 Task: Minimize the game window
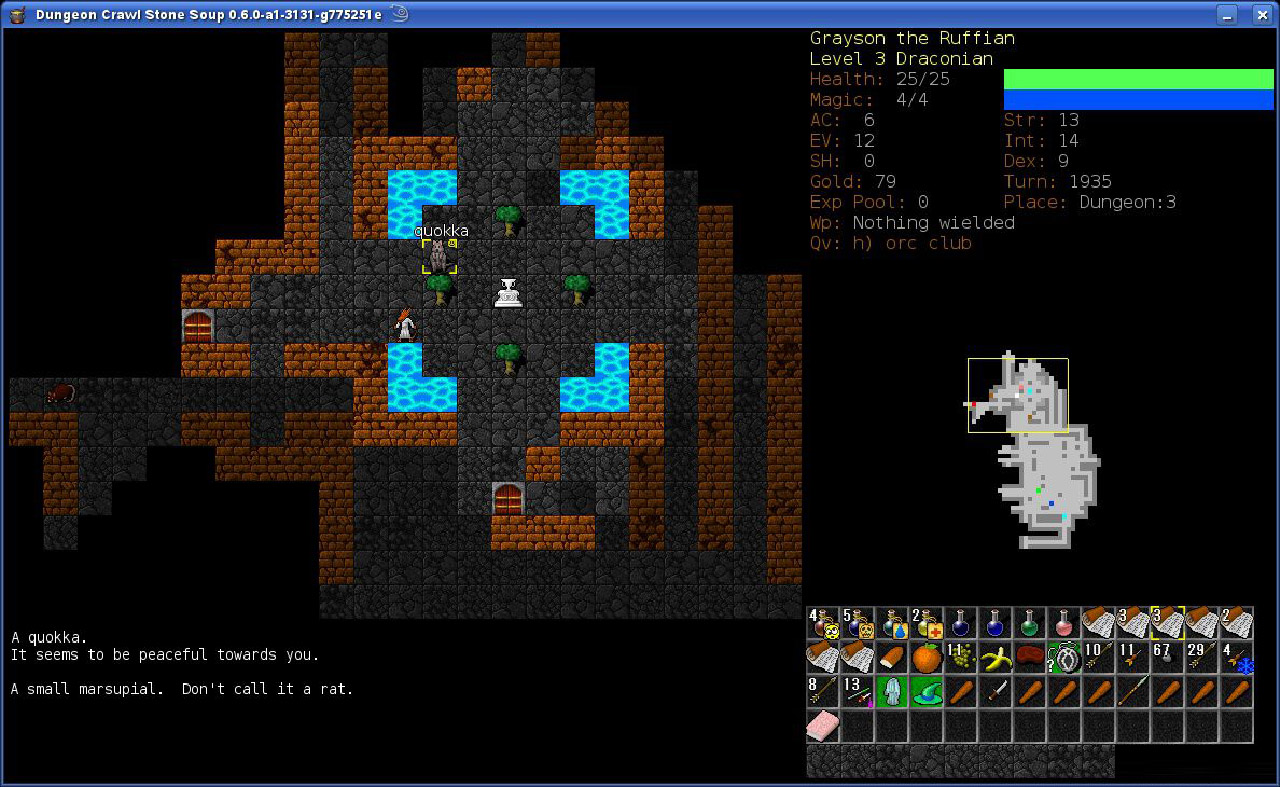(1229, 14)
